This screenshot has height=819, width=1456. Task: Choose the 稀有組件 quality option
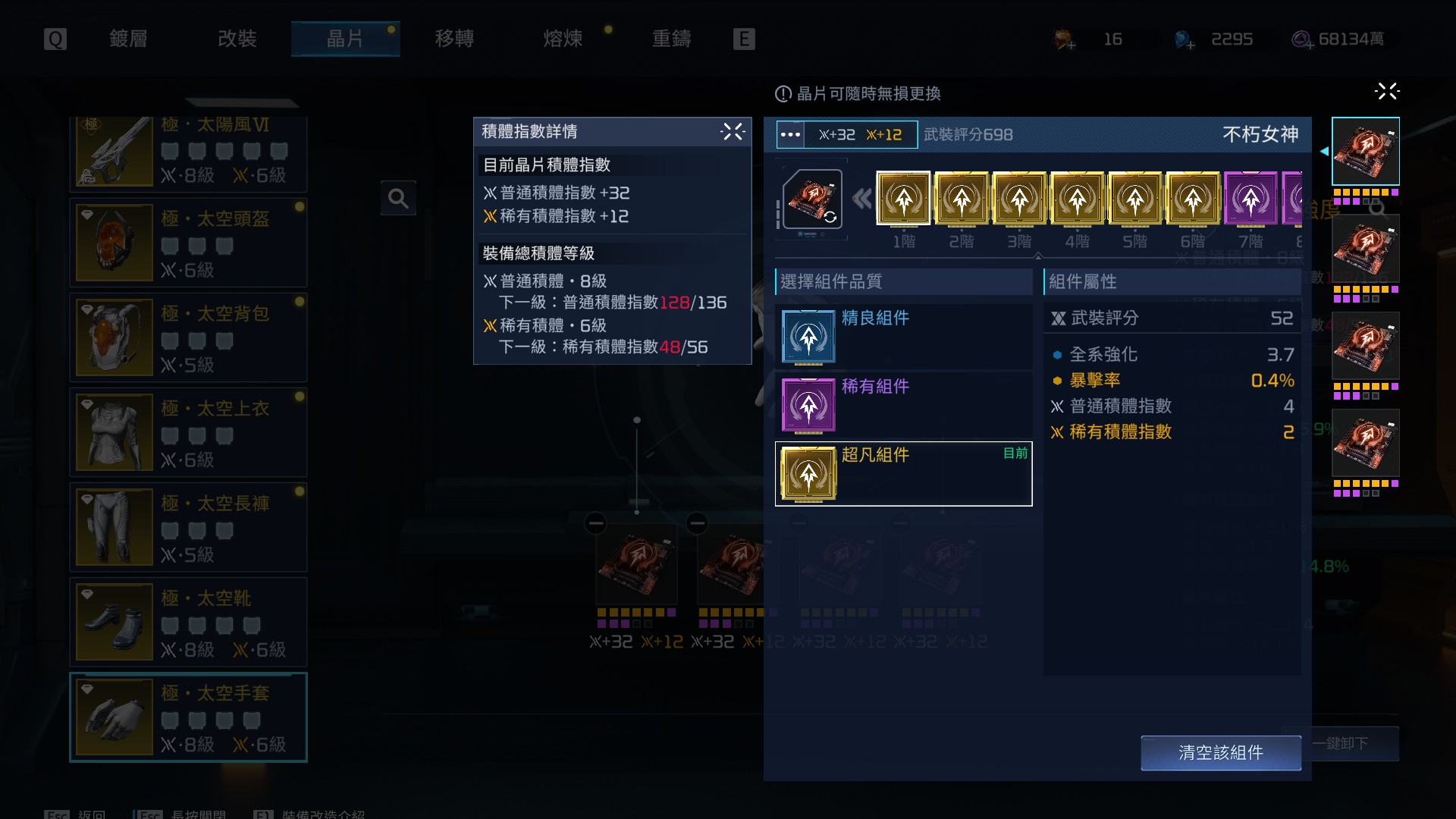coord(903,405)
